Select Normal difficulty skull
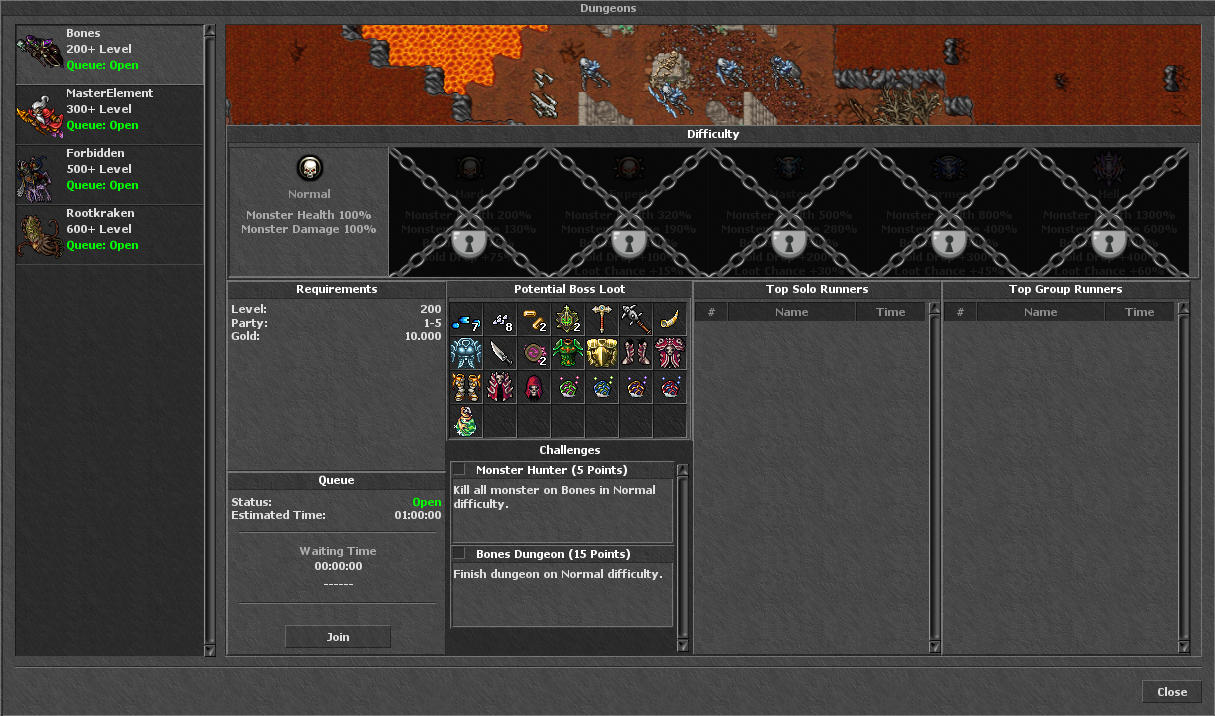Image resolution: width=1215 pixels, height=716 pixels. (x=309, y=168)
